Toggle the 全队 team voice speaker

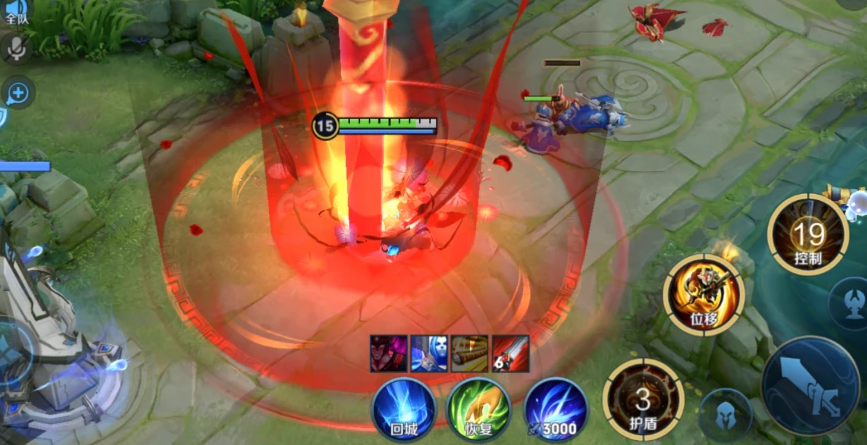coord(15,10)
